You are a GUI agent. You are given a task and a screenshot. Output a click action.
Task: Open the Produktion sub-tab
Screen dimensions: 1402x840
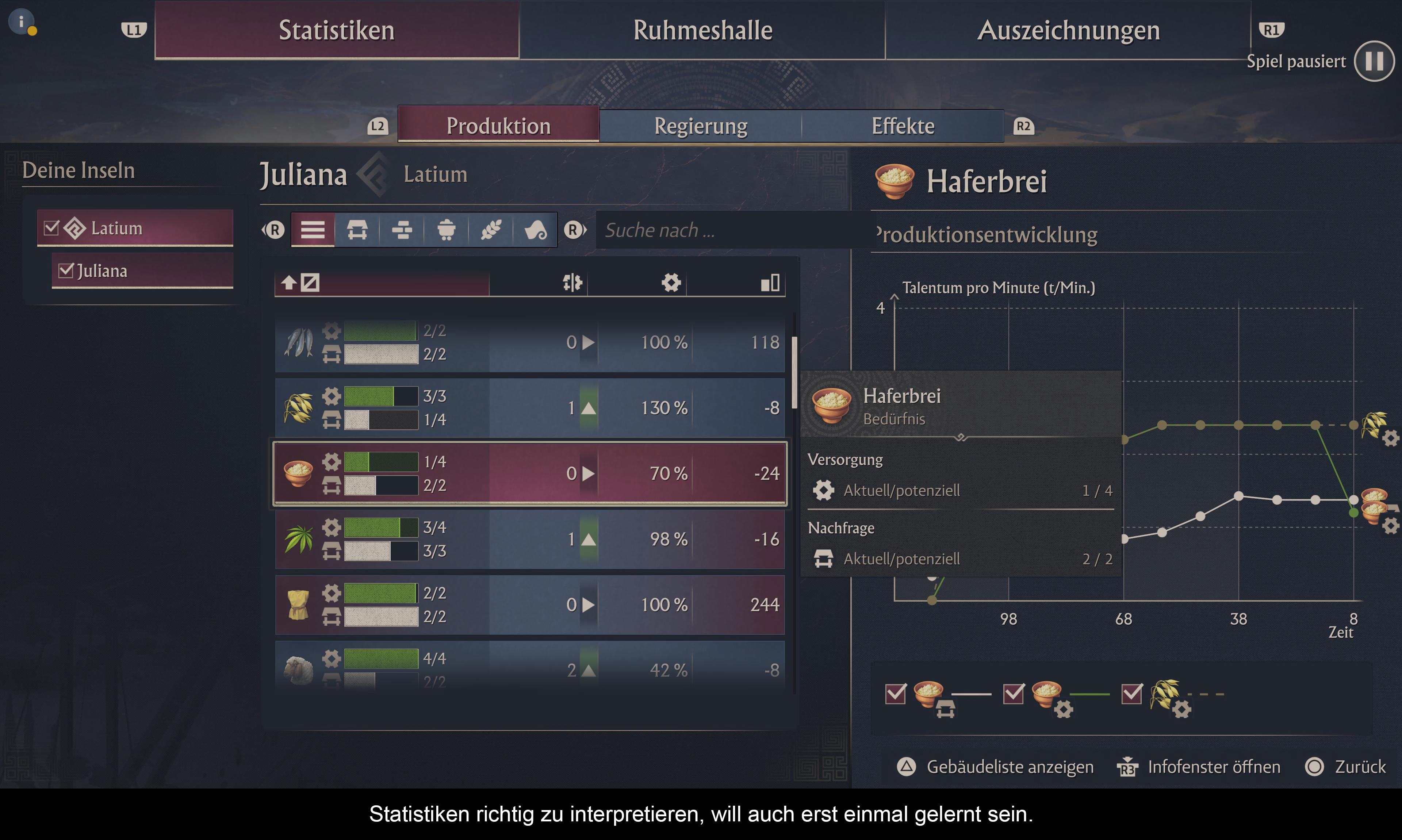coord(498,126)
